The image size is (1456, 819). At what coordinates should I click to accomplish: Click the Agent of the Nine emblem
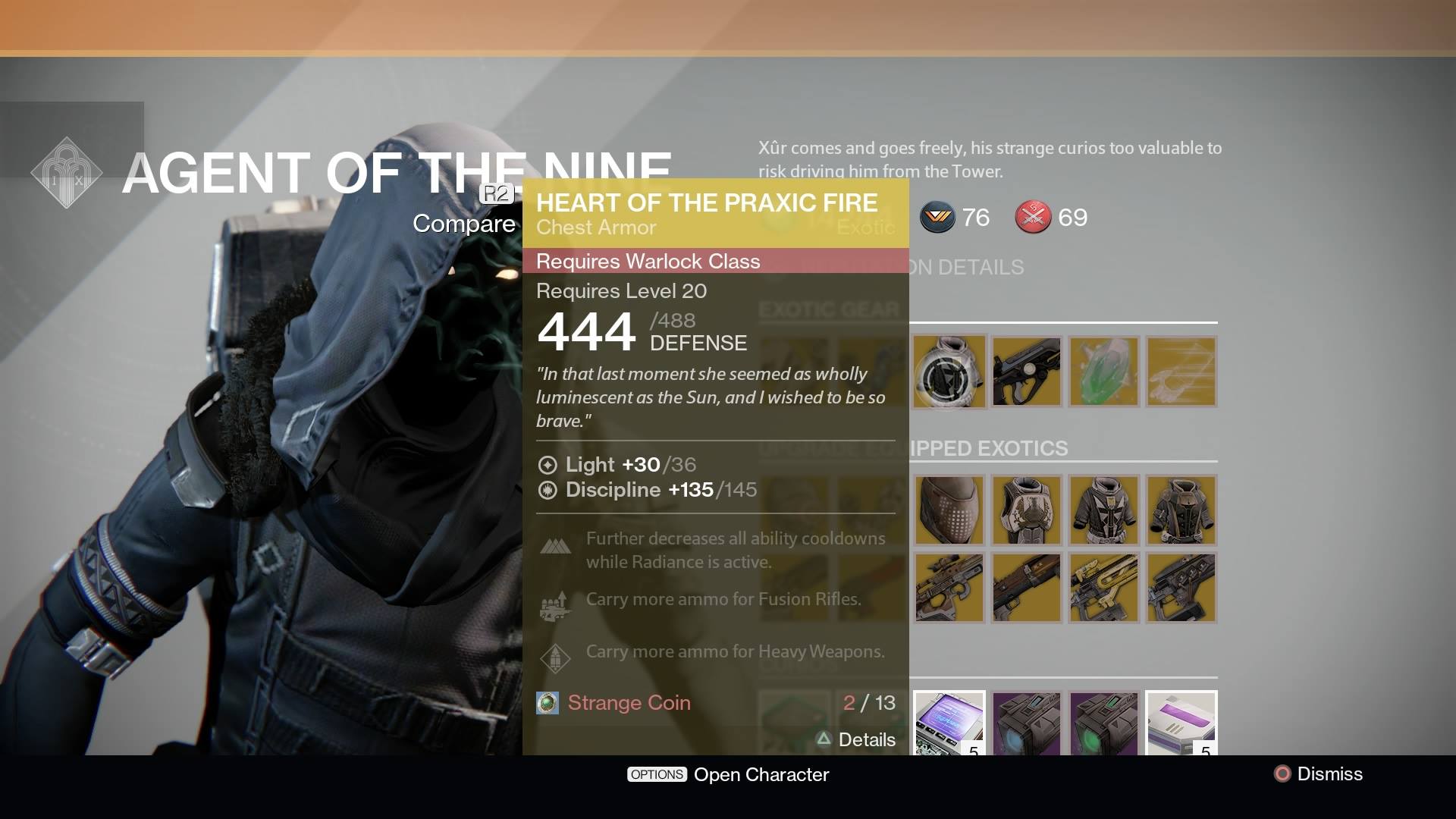tap(67, 172)
